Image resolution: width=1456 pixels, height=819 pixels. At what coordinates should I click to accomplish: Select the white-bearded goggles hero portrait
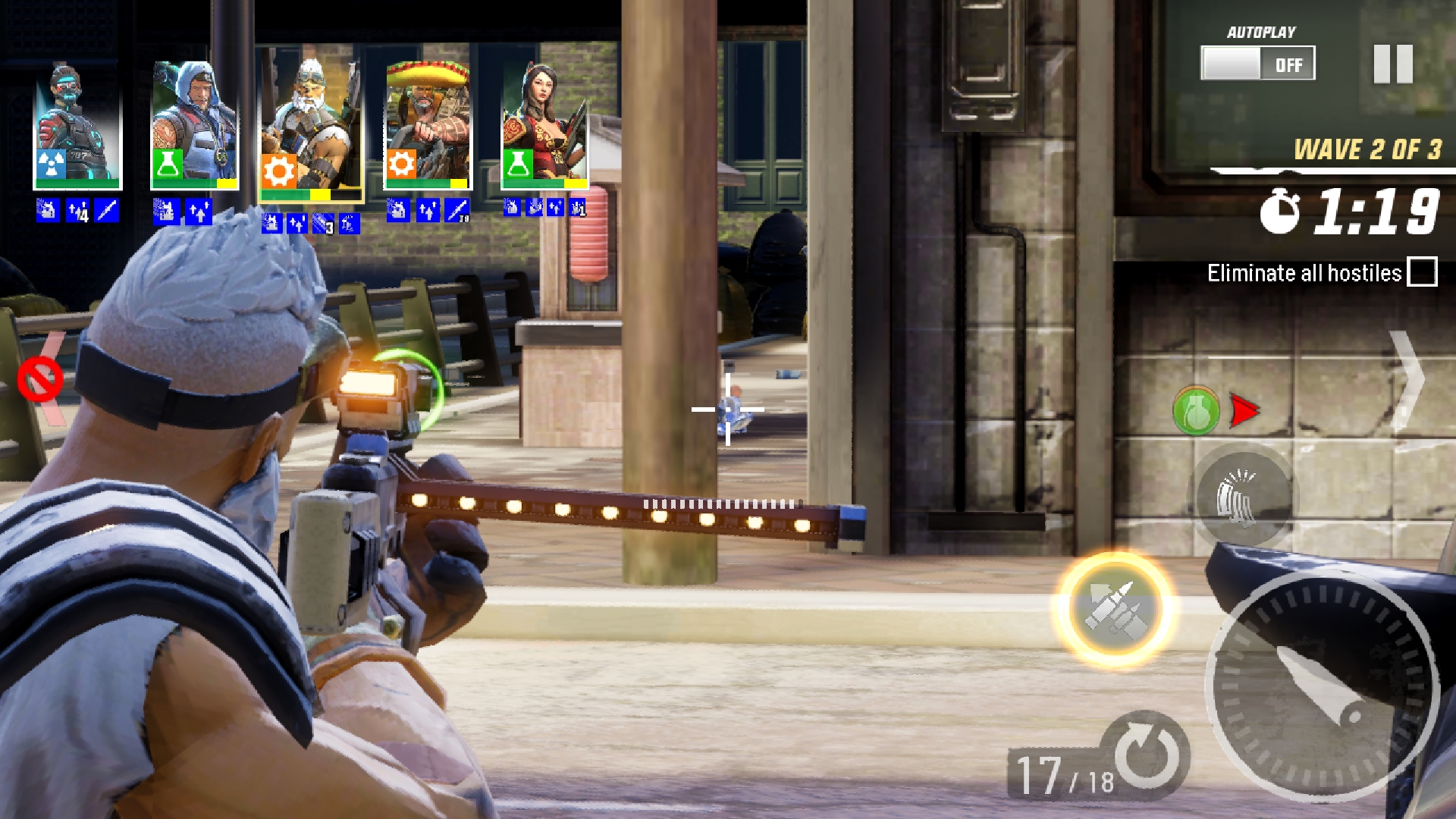311,127
